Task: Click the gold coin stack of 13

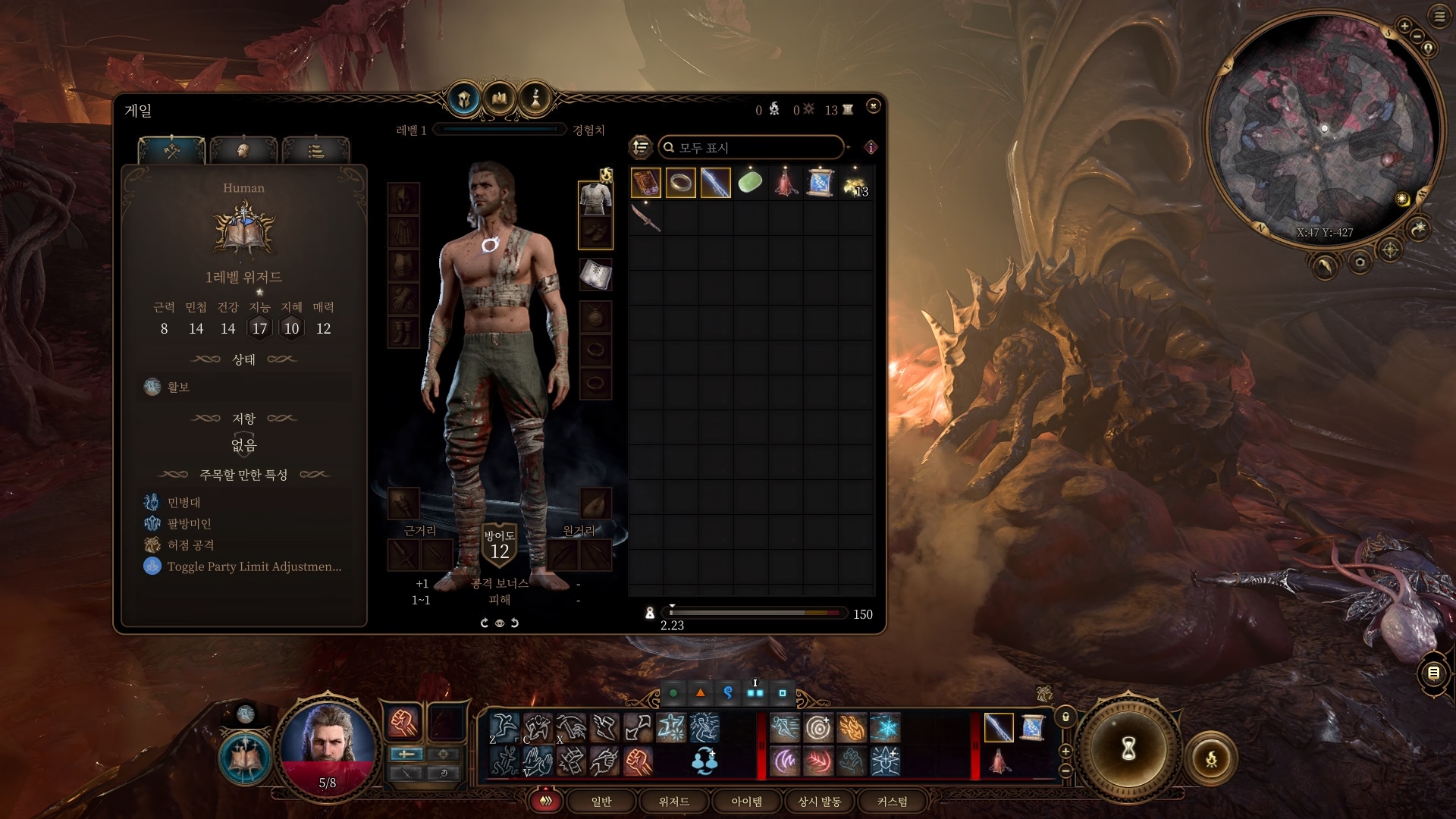Action: point(855,184)
